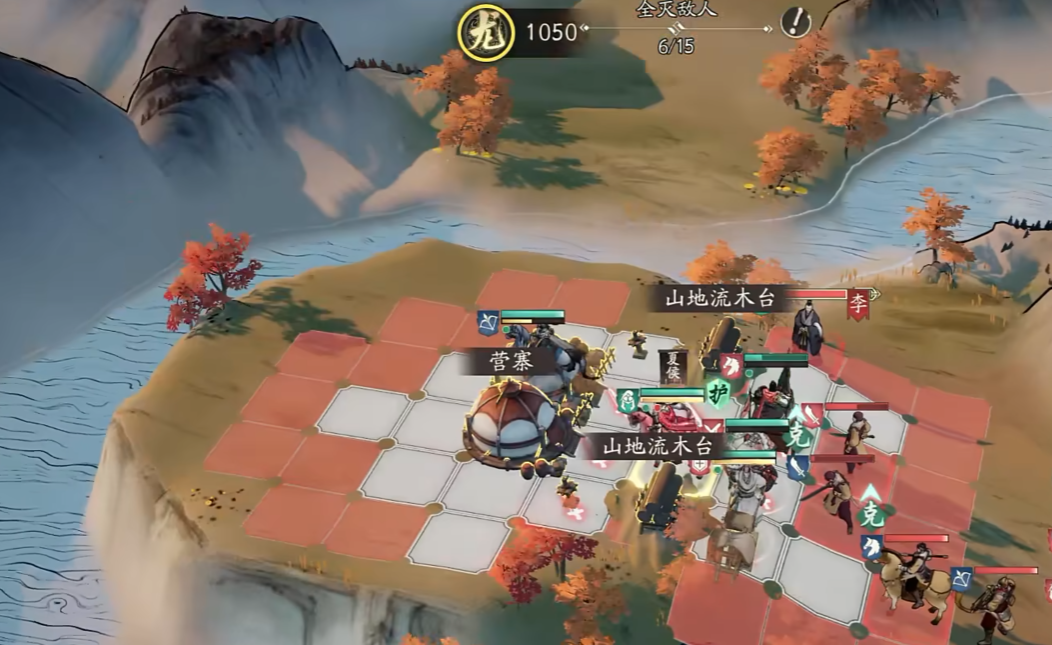
Task: Select the green 护 guard status marker
Action: coord(716,391)
